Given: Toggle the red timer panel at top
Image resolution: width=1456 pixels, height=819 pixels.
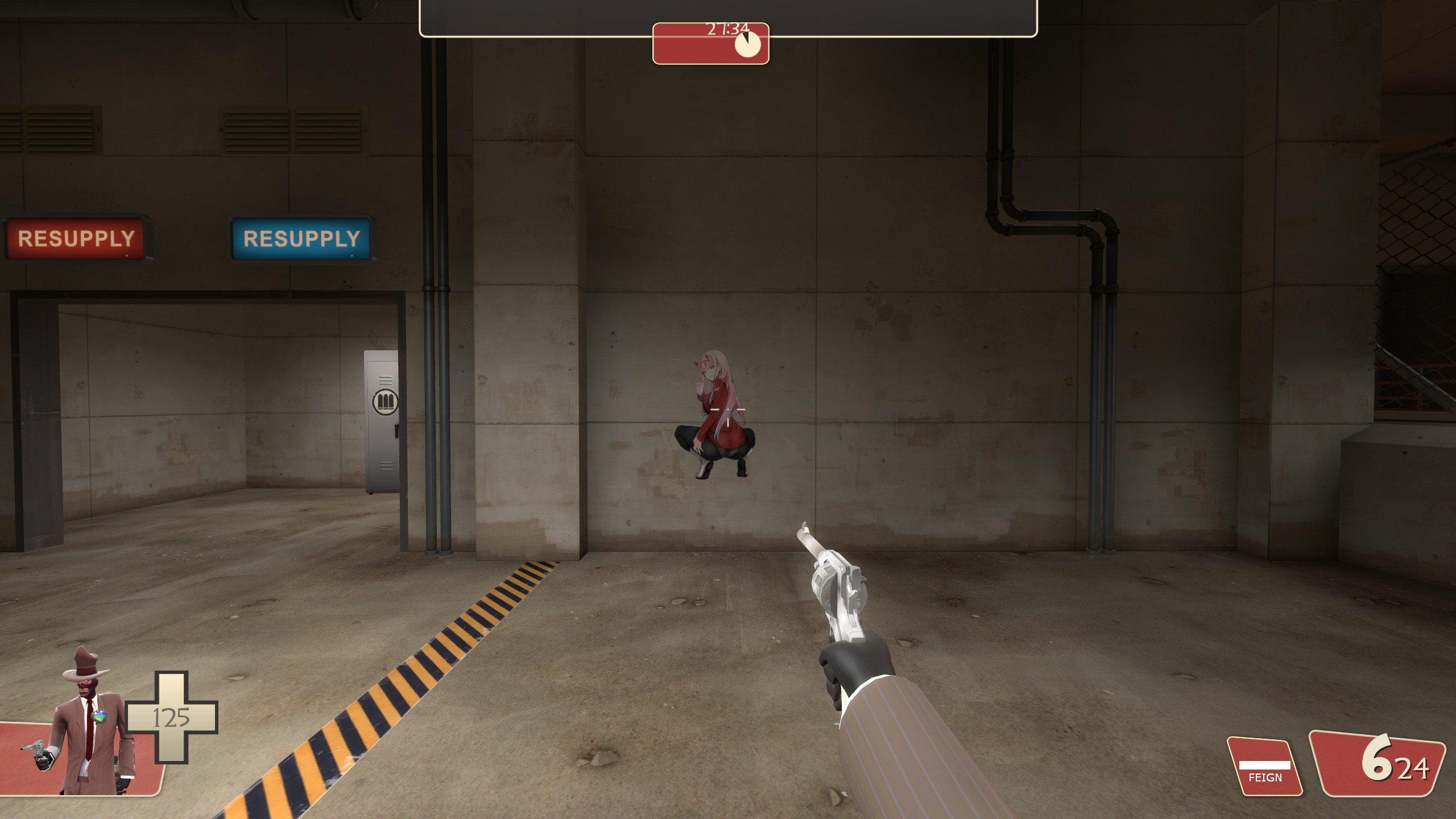Looking at the screenshot, I should [x=711, y=43].
